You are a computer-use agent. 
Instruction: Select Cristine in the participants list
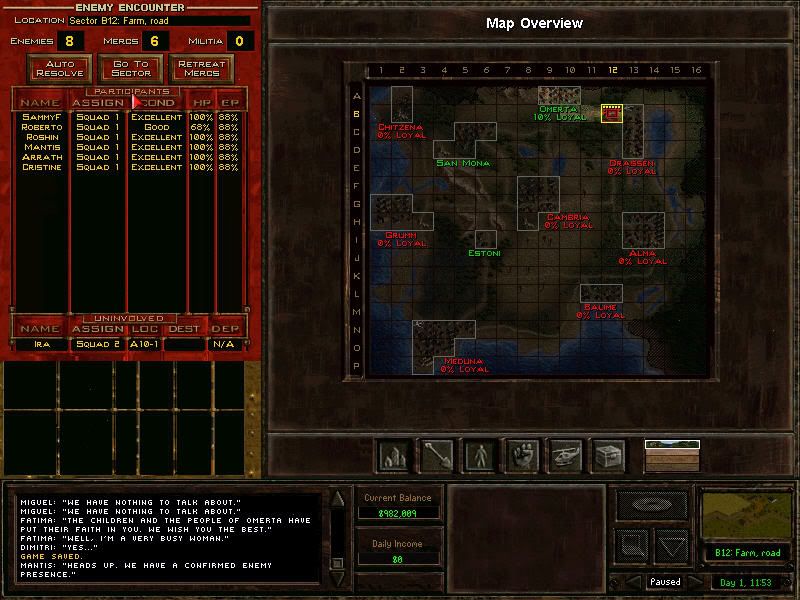(x=40, y=167)
